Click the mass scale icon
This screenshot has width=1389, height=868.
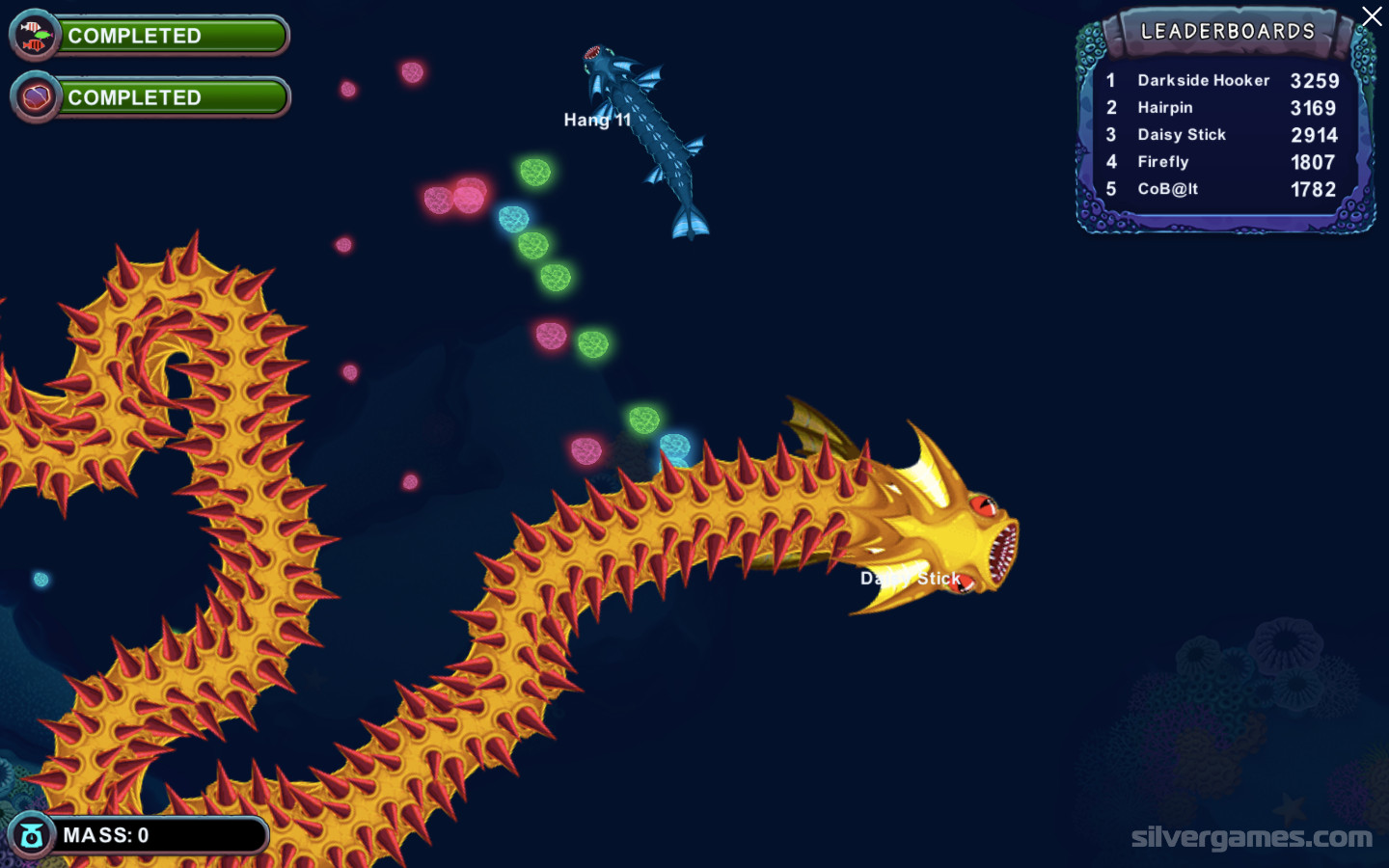click(x=32, y=836)
